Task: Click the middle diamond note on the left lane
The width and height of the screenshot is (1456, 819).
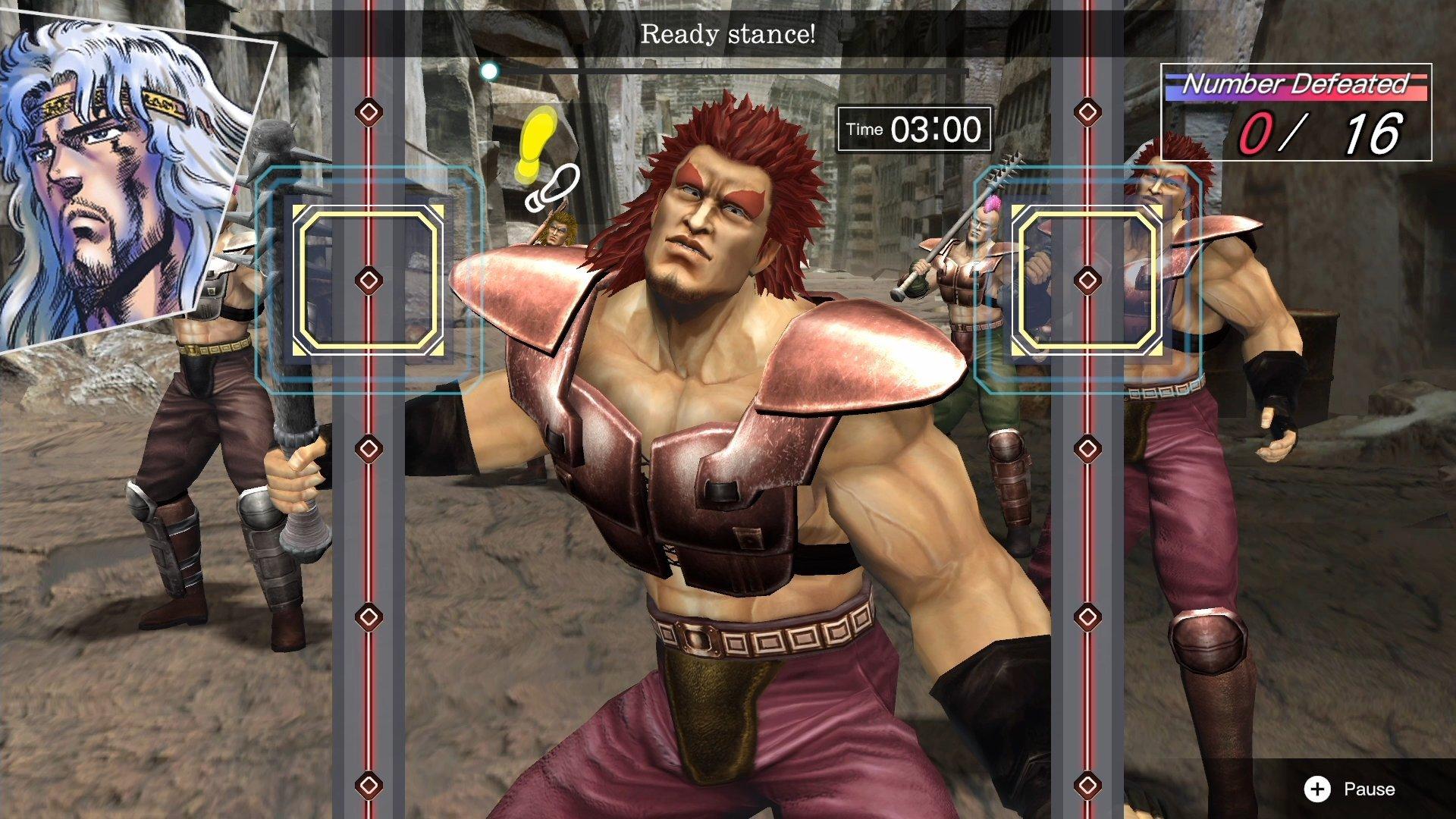Action: [369, 447]
